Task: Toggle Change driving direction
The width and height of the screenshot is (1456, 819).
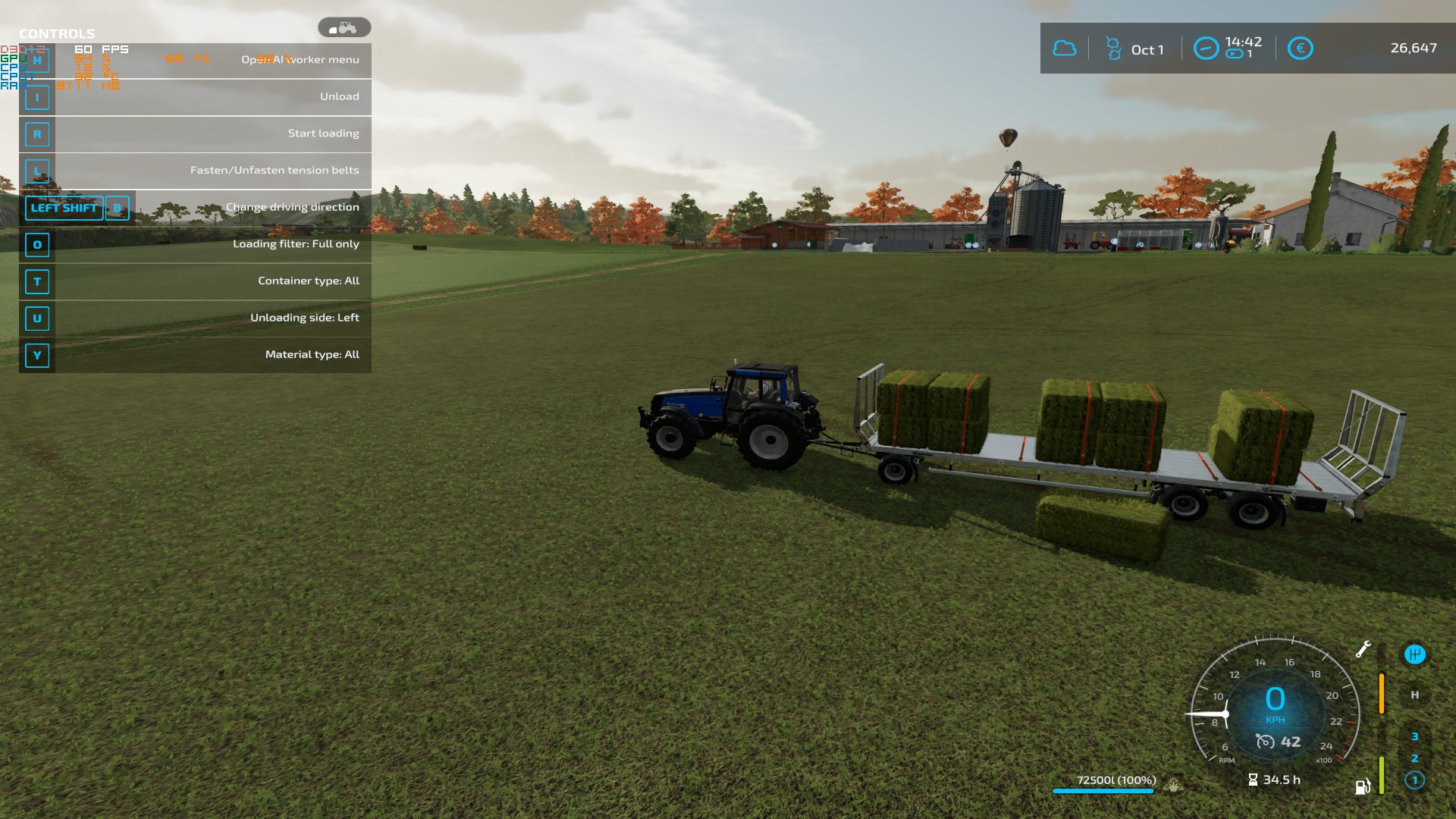Action: [x=293, y=206]
